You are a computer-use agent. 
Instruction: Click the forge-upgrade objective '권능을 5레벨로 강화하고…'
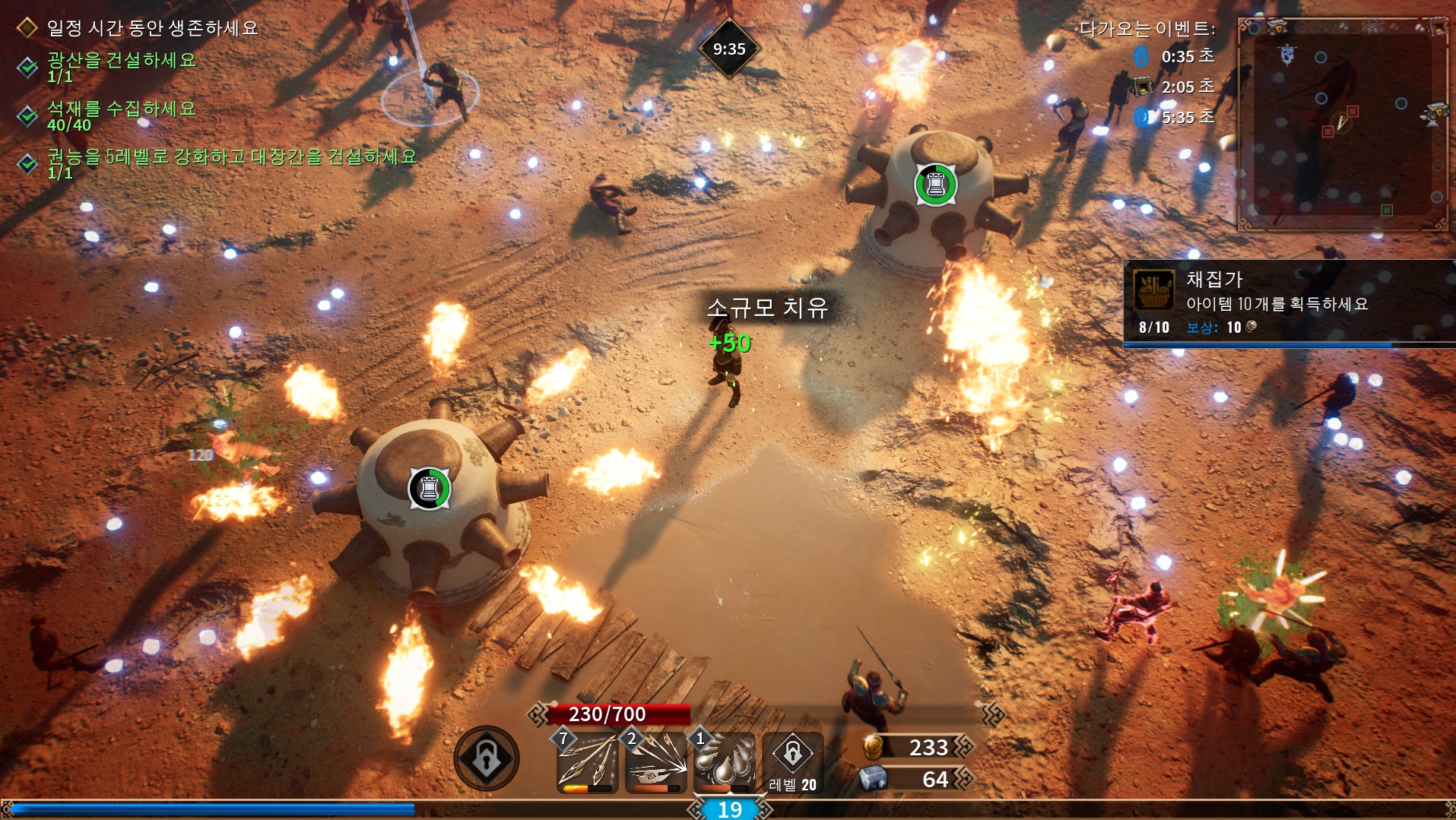[x=232, y=157]
